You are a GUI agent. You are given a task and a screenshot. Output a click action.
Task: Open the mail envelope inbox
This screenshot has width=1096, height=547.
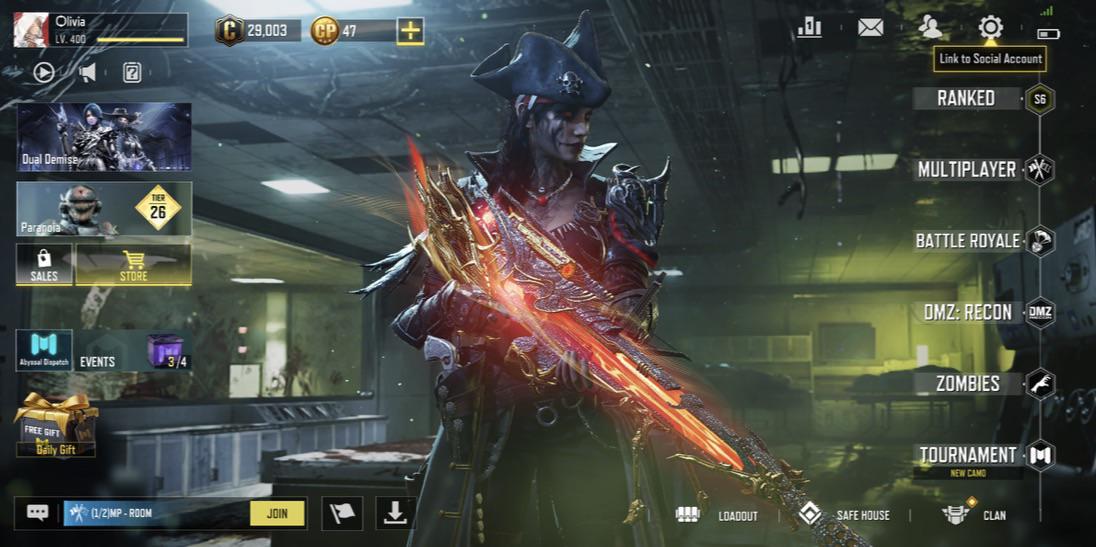(x=870, y=27)
